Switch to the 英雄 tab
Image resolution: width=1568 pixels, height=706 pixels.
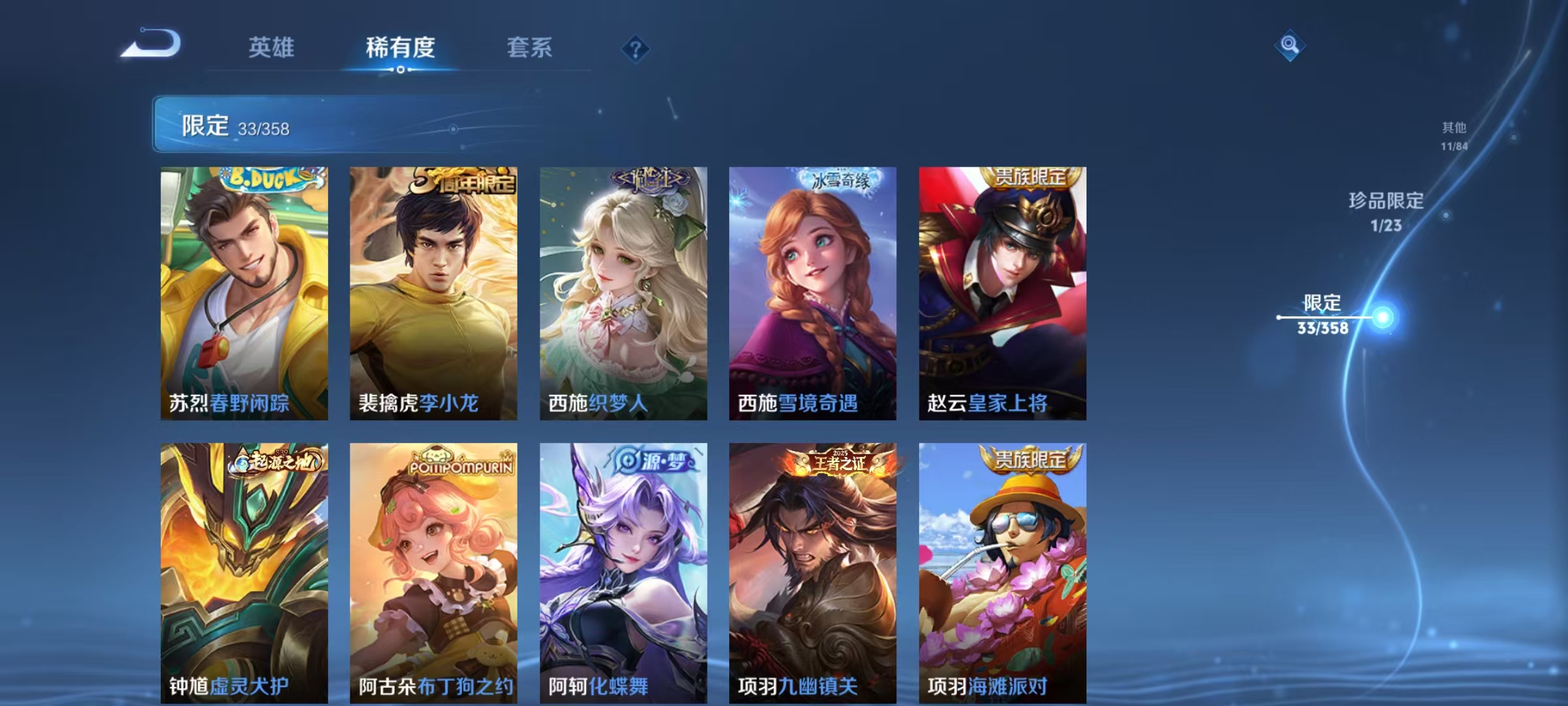click(x=272, y=48)
